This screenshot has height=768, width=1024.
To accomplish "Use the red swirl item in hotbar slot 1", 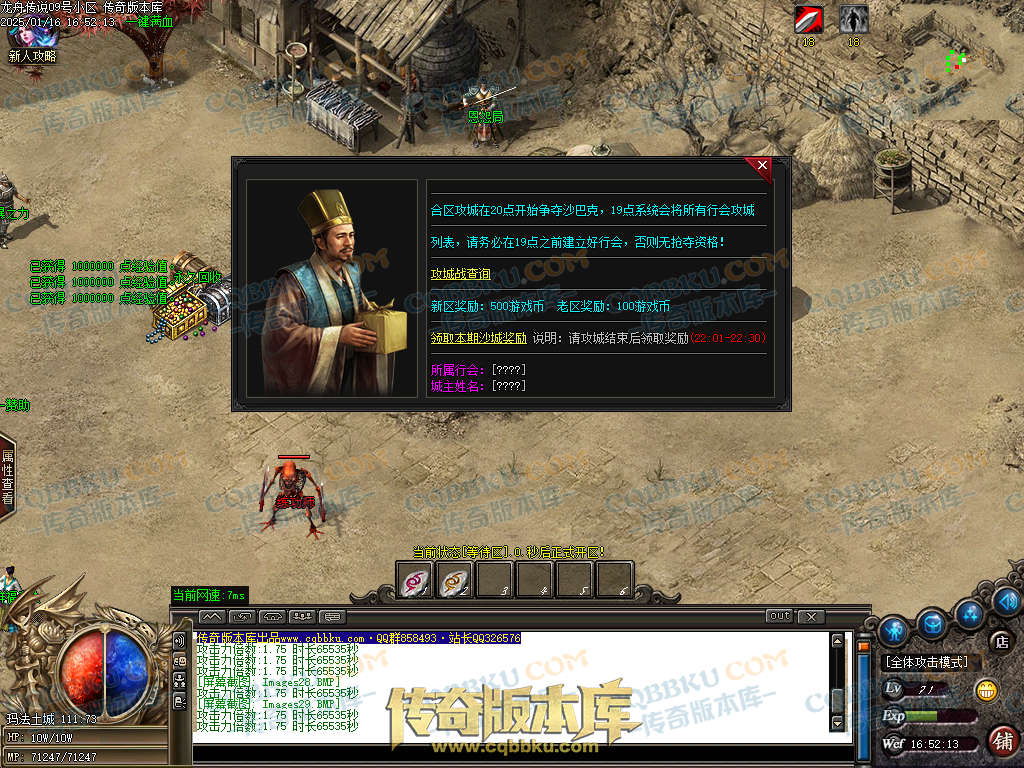I will tap(415, 580).
